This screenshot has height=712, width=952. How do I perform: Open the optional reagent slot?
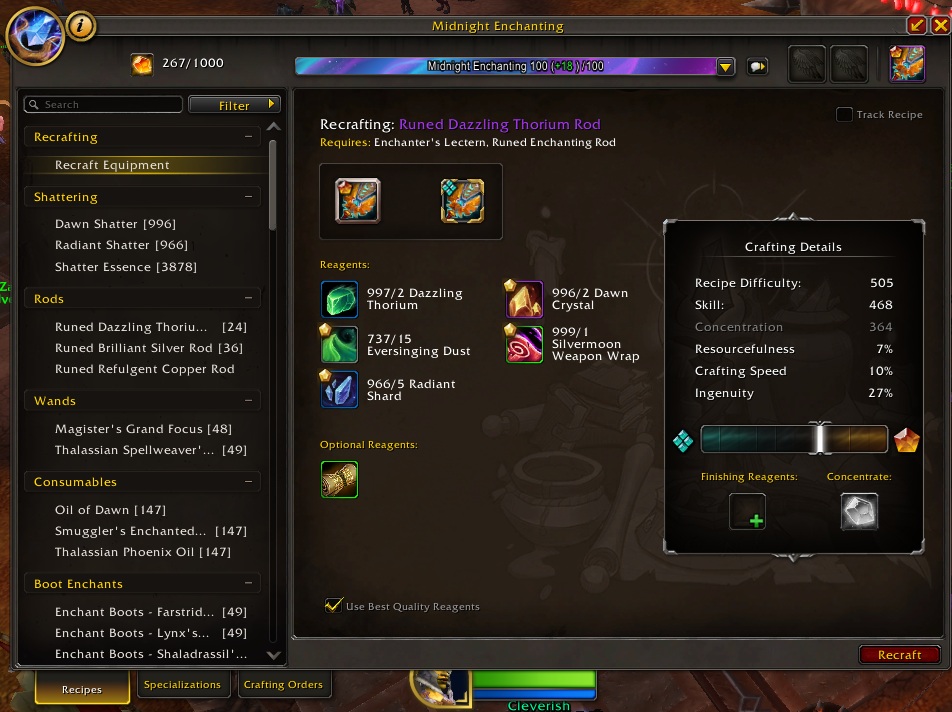[x=339, y=480]
